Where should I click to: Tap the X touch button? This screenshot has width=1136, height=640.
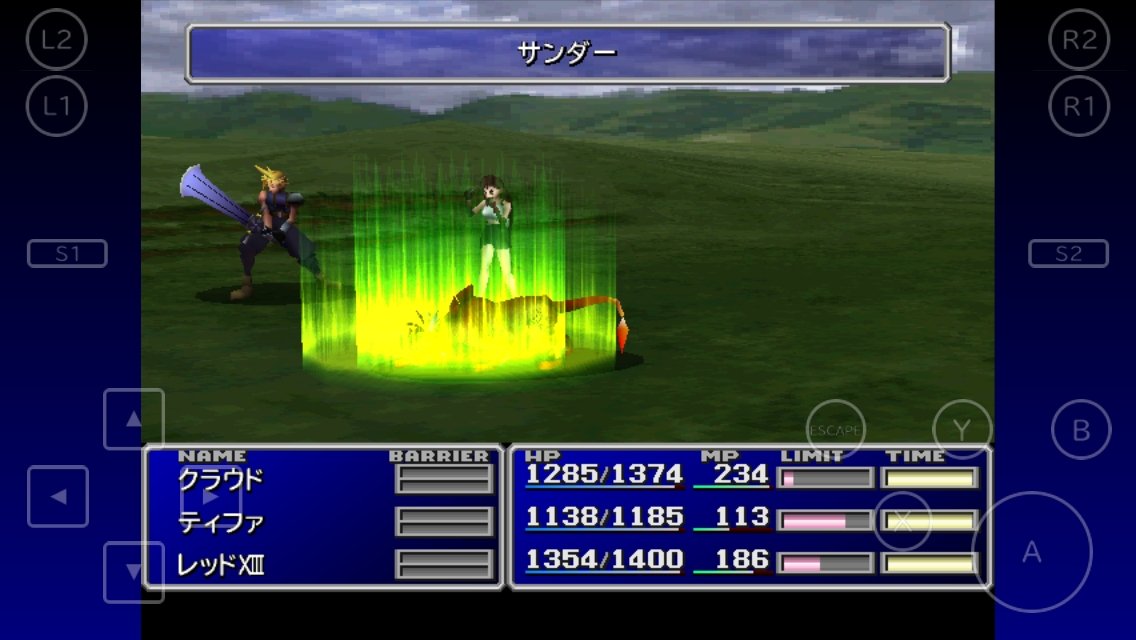pyautogui.click(x=902, y=521)
